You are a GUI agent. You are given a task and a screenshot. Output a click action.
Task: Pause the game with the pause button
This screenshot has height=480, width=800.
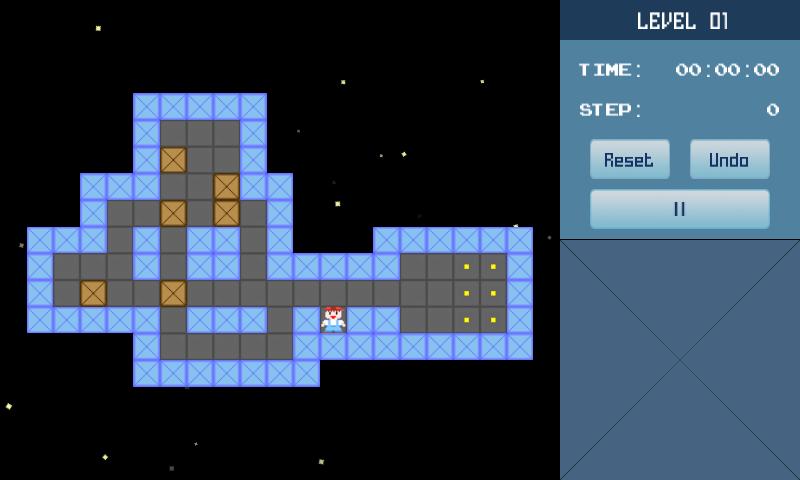click(x=679, y=209)
